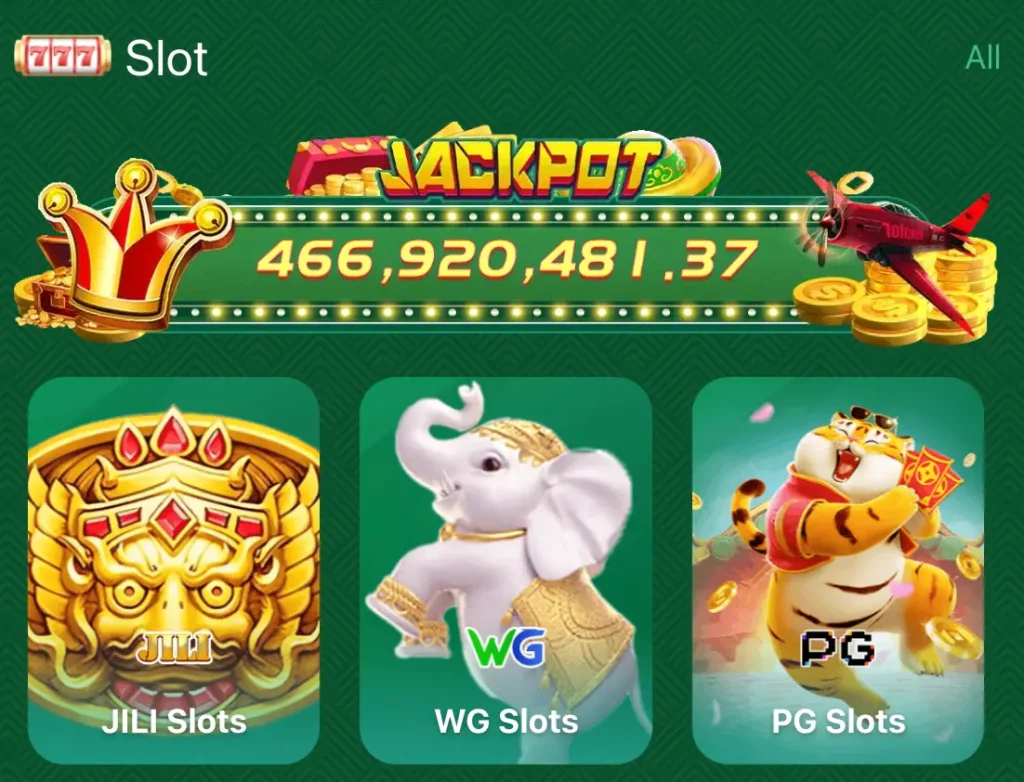The width and height of the screenshot is (1024, 782).
Task: Tap the Jackpot amount banner
Action: [x=506, y=260]
